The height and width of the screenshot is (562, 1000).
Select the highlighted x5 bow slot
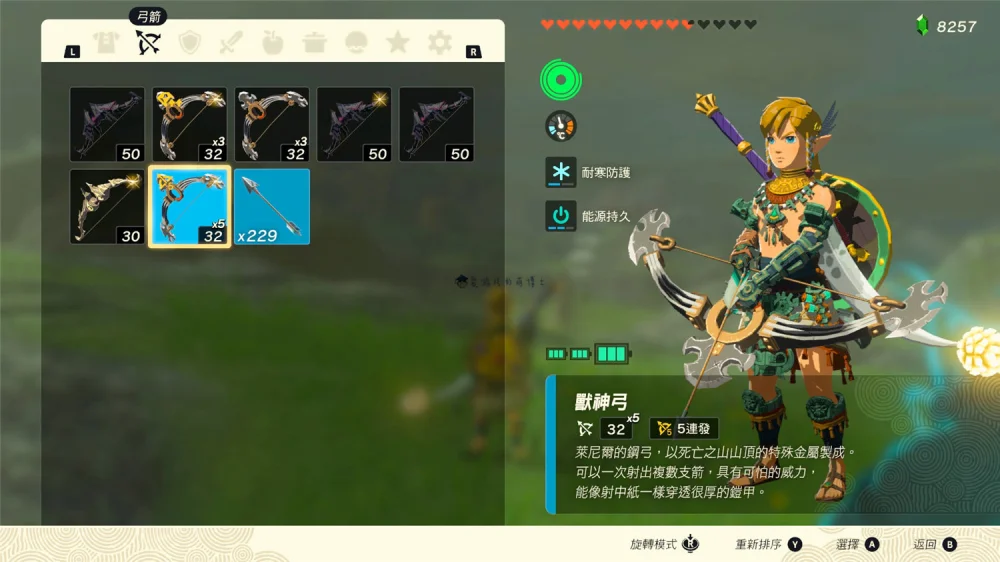coord(190,207)
